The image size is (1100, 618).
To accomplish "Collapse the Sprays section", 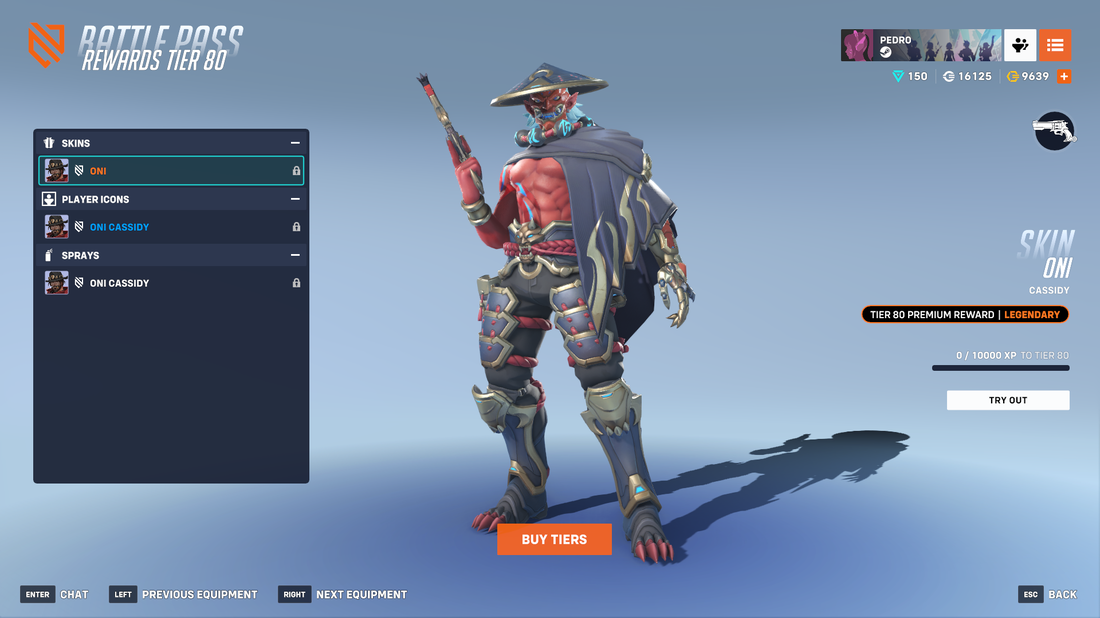I will (x=295, y=255).
